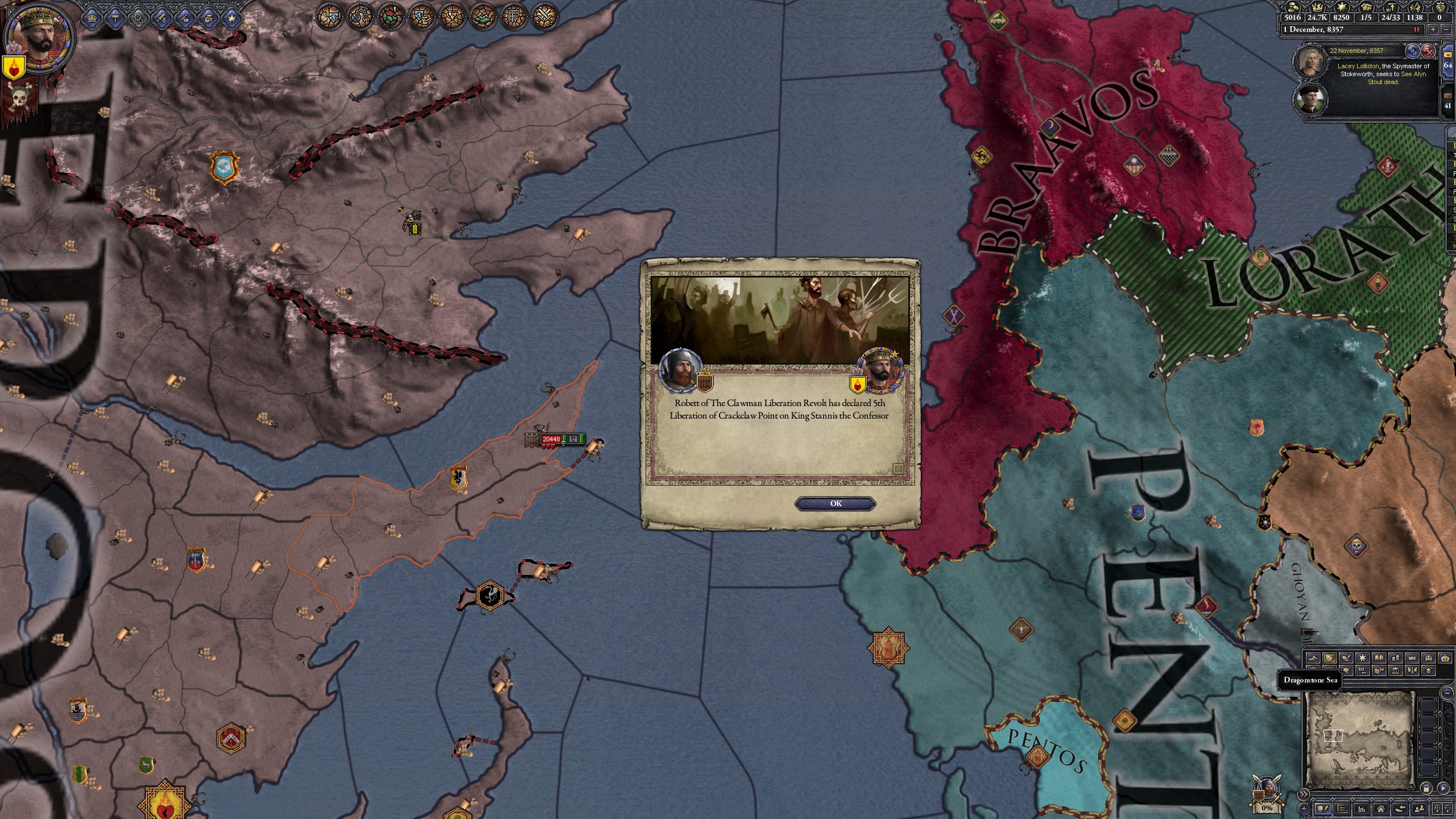Confirm the revolt declaration with OK
Screen dimensions: 1456x819
click(835, 503)
